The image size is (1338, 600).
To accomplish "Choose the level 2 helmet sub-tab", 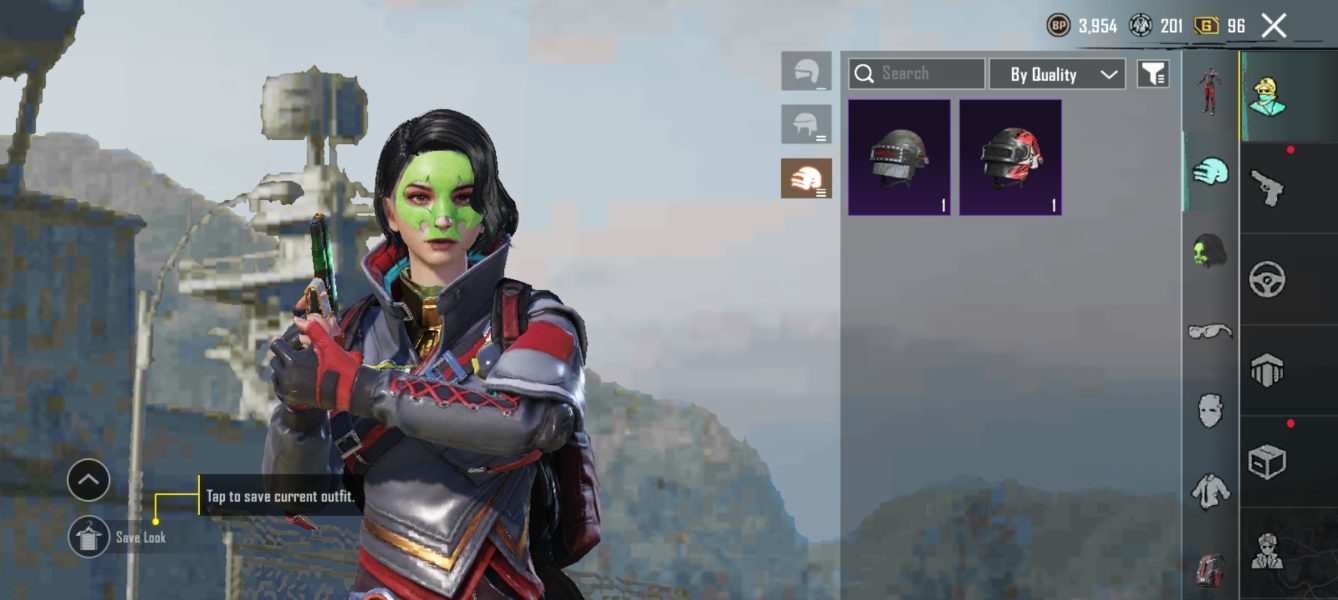I will pos(806,125).
